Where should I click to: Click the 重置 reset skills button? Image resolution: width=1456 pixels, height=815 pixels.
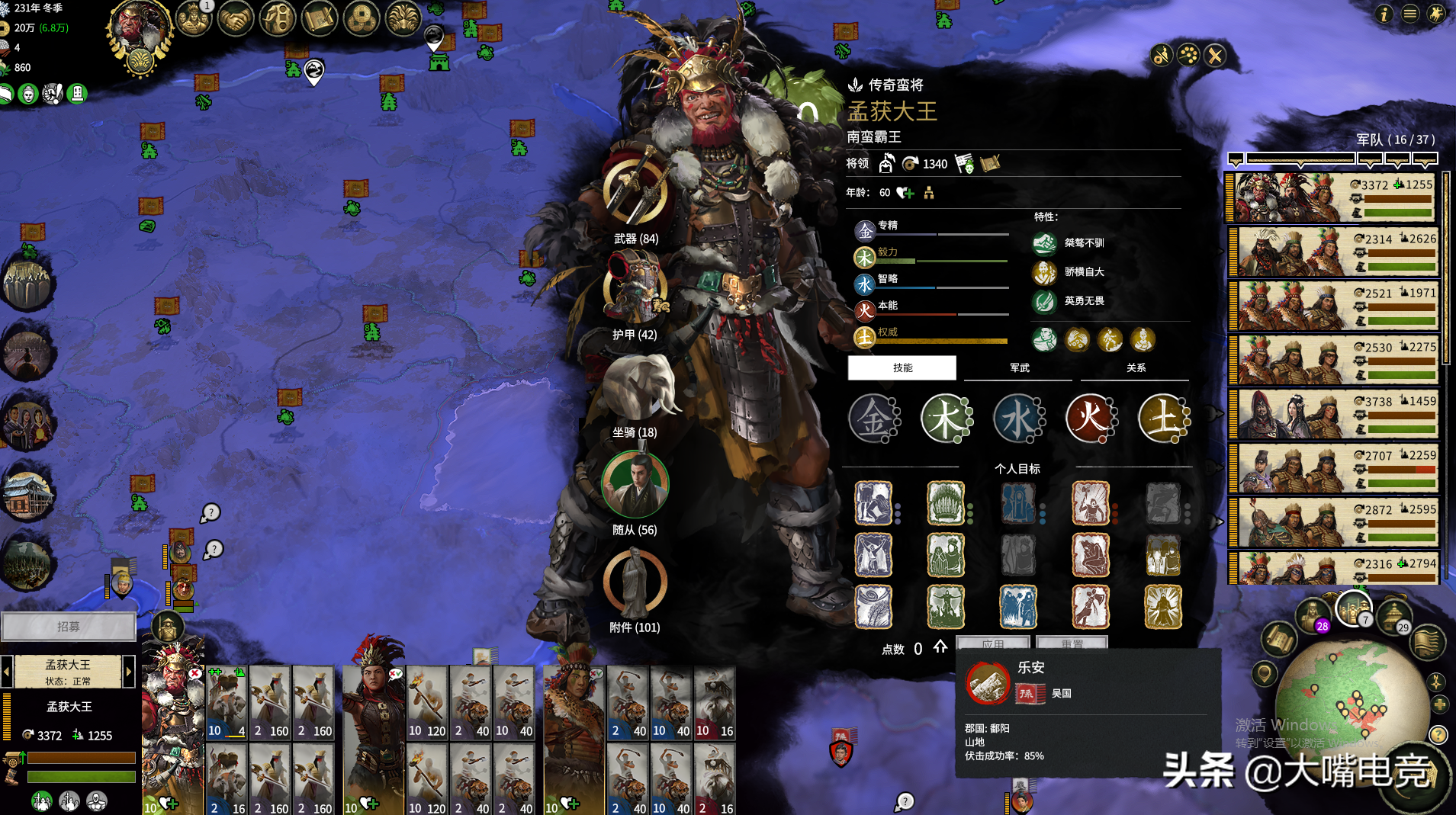click(x=1072, y=643)
